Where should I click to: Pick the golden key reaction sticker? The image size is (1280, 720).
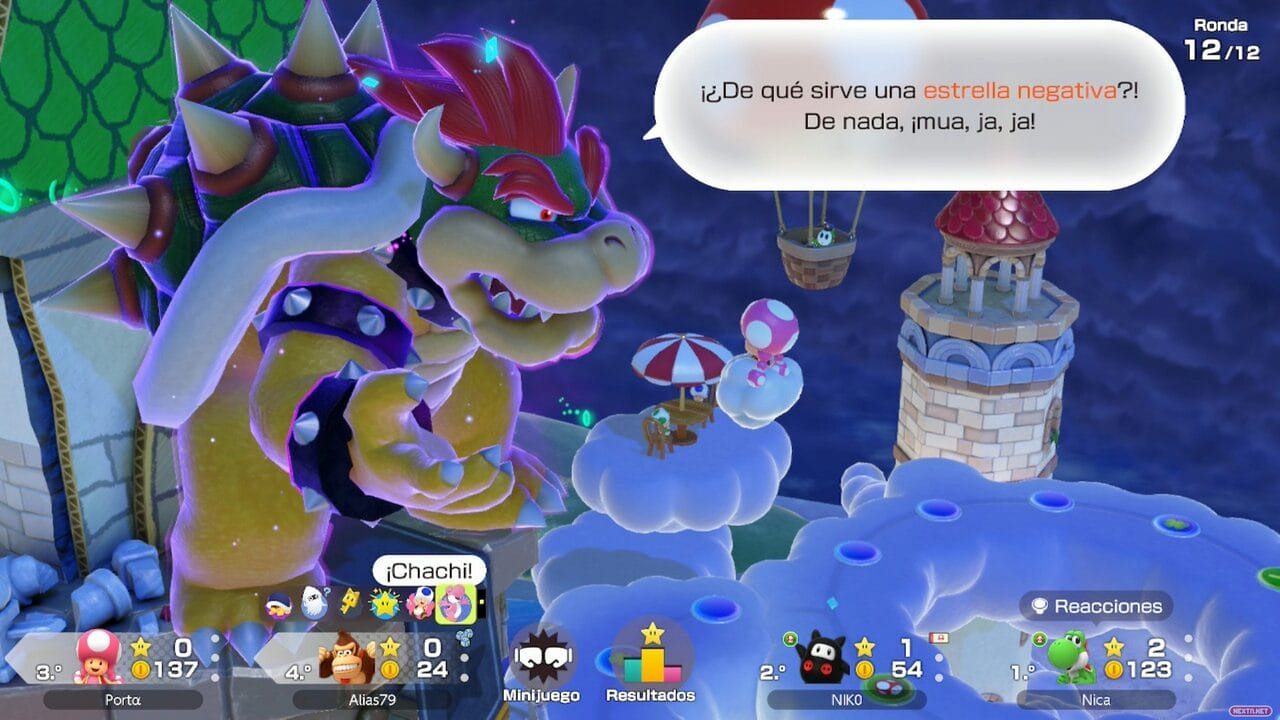[350, 602]
